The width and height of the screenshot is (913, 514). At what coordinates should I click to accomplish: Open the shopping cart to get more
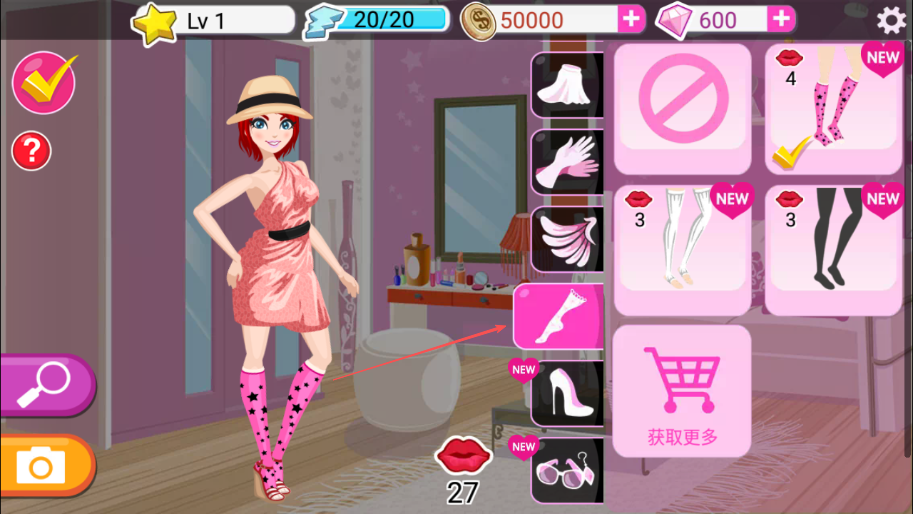pyautogui.click(x=682, y=392)
